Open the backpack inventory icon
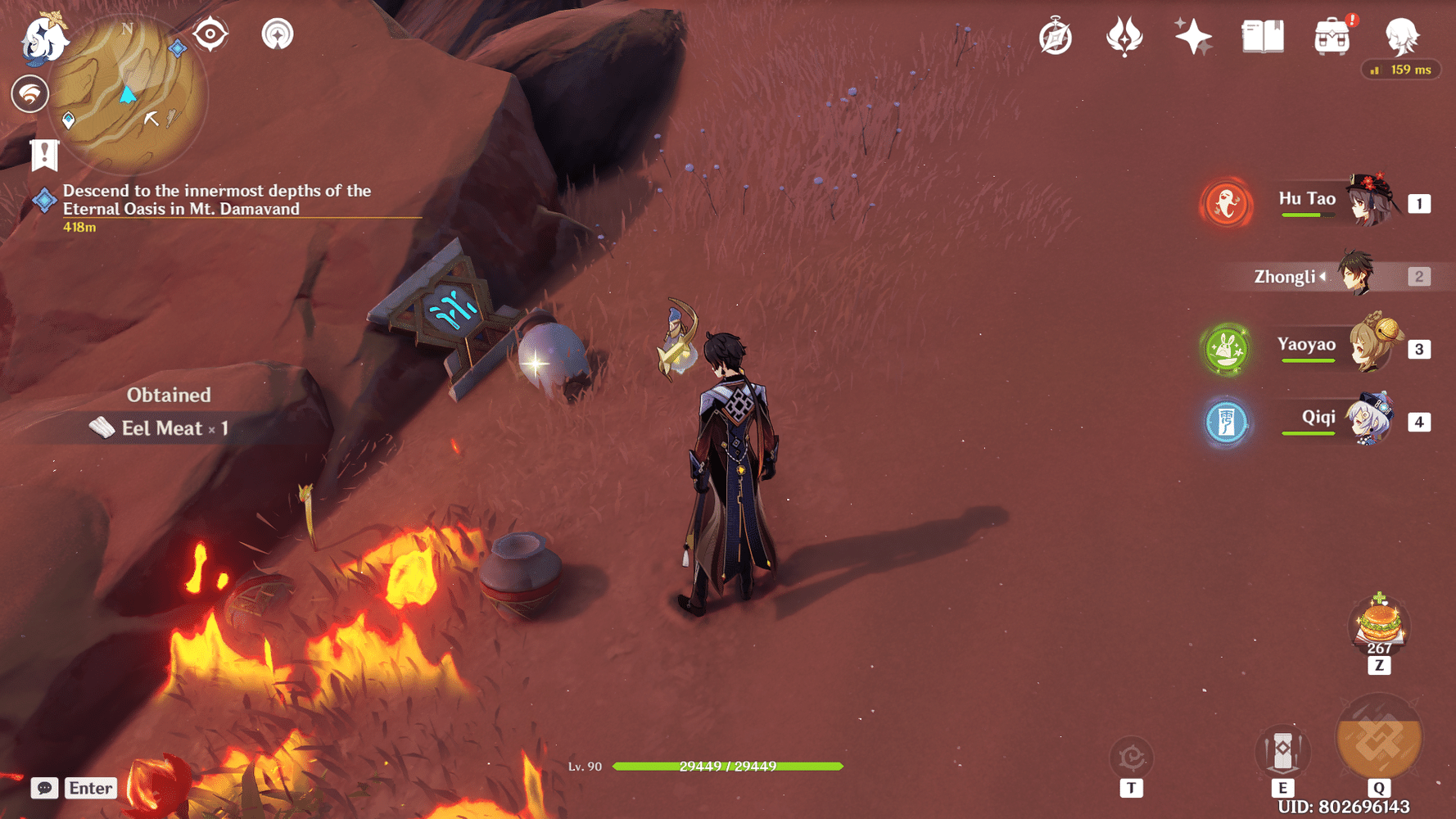This screenshot has width=1456, height=819. point(1332,38)
